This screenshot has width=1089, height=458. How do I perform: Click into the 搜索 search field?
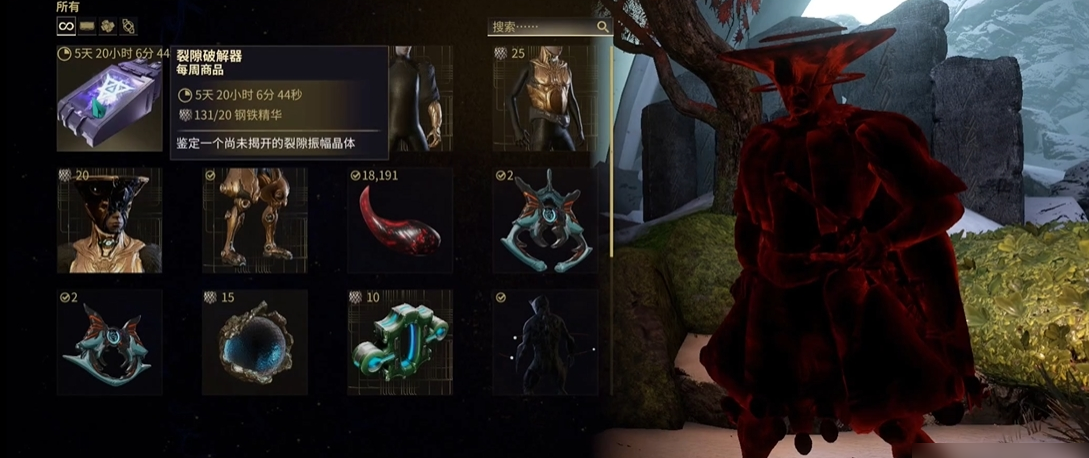click(x=540, y=26)
